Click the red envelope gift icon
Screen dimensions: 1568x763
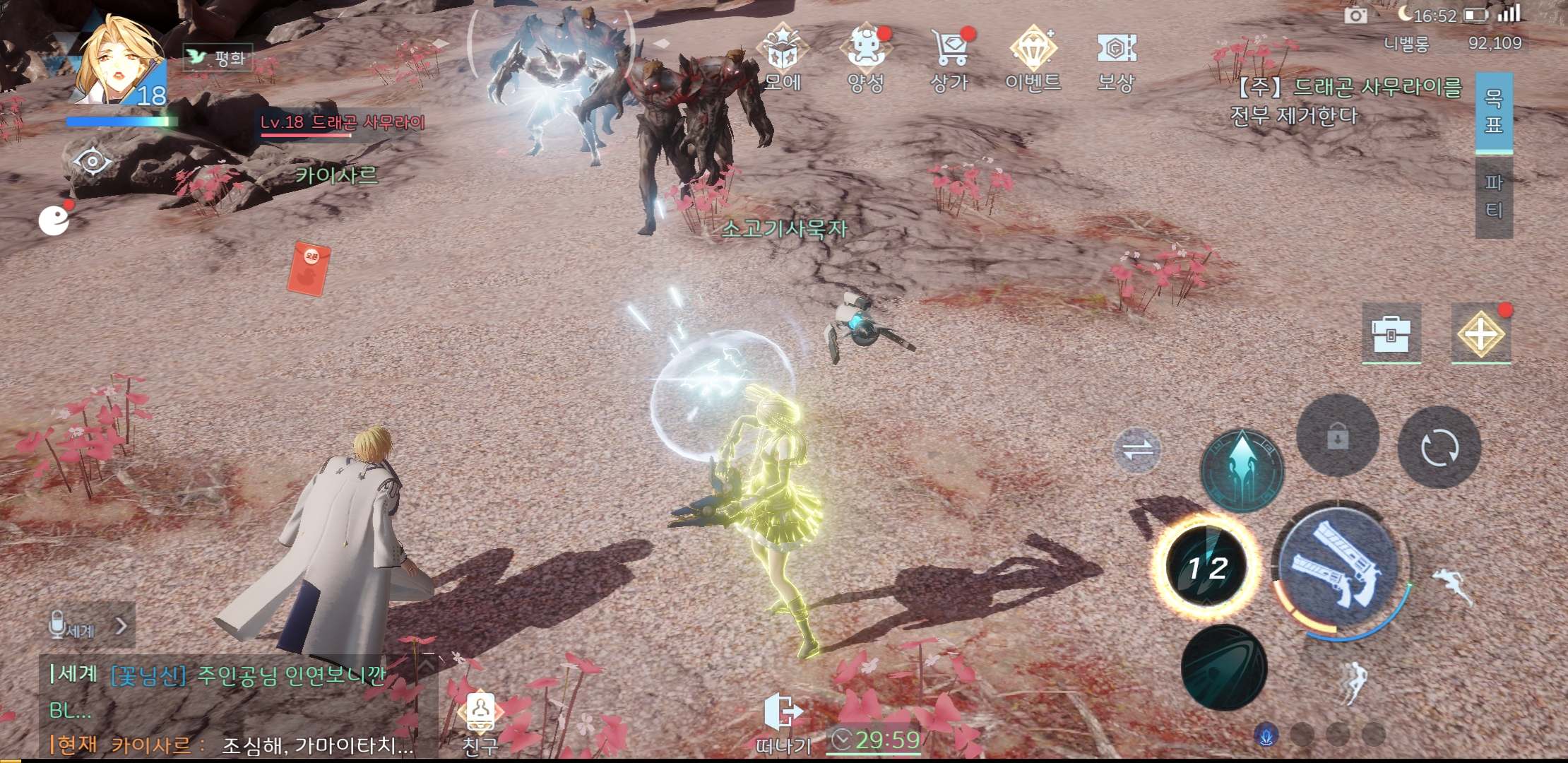pos(309,268)
